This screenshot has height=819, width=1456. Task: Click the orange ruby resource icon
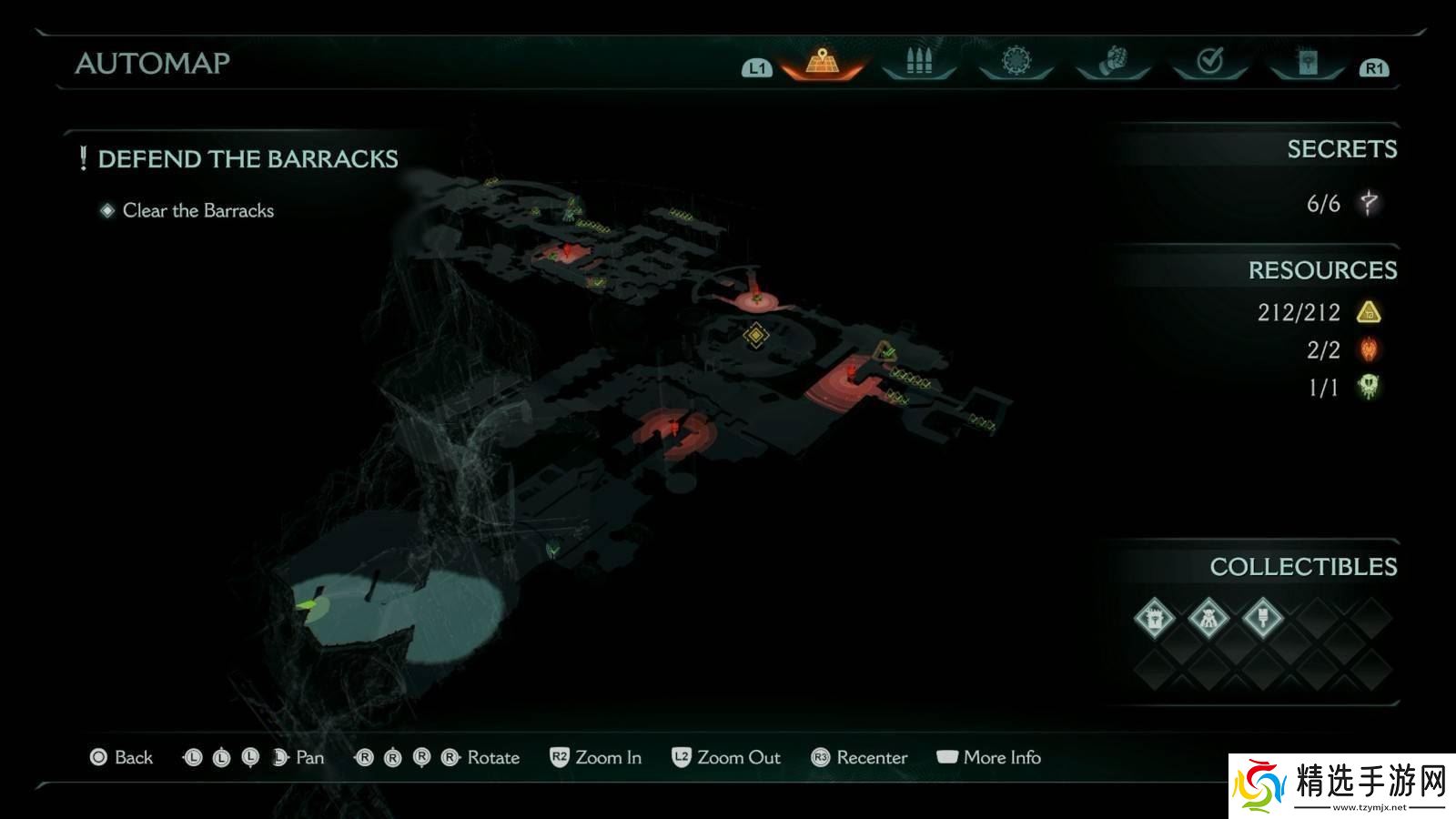pos(1369,349)
